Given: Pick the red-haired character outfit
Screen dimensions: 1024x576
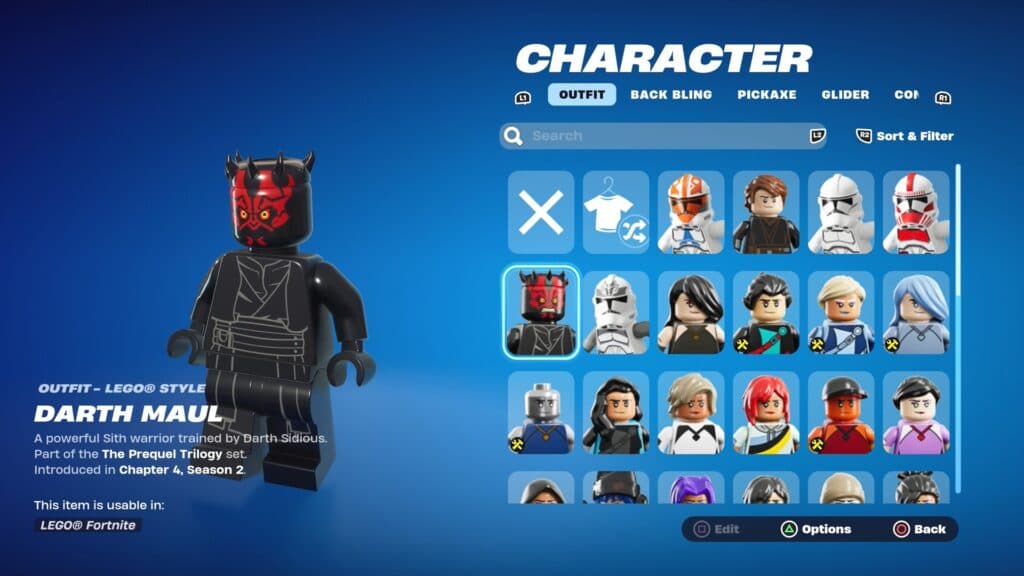Looking at the screenshot, I should 766,413.
